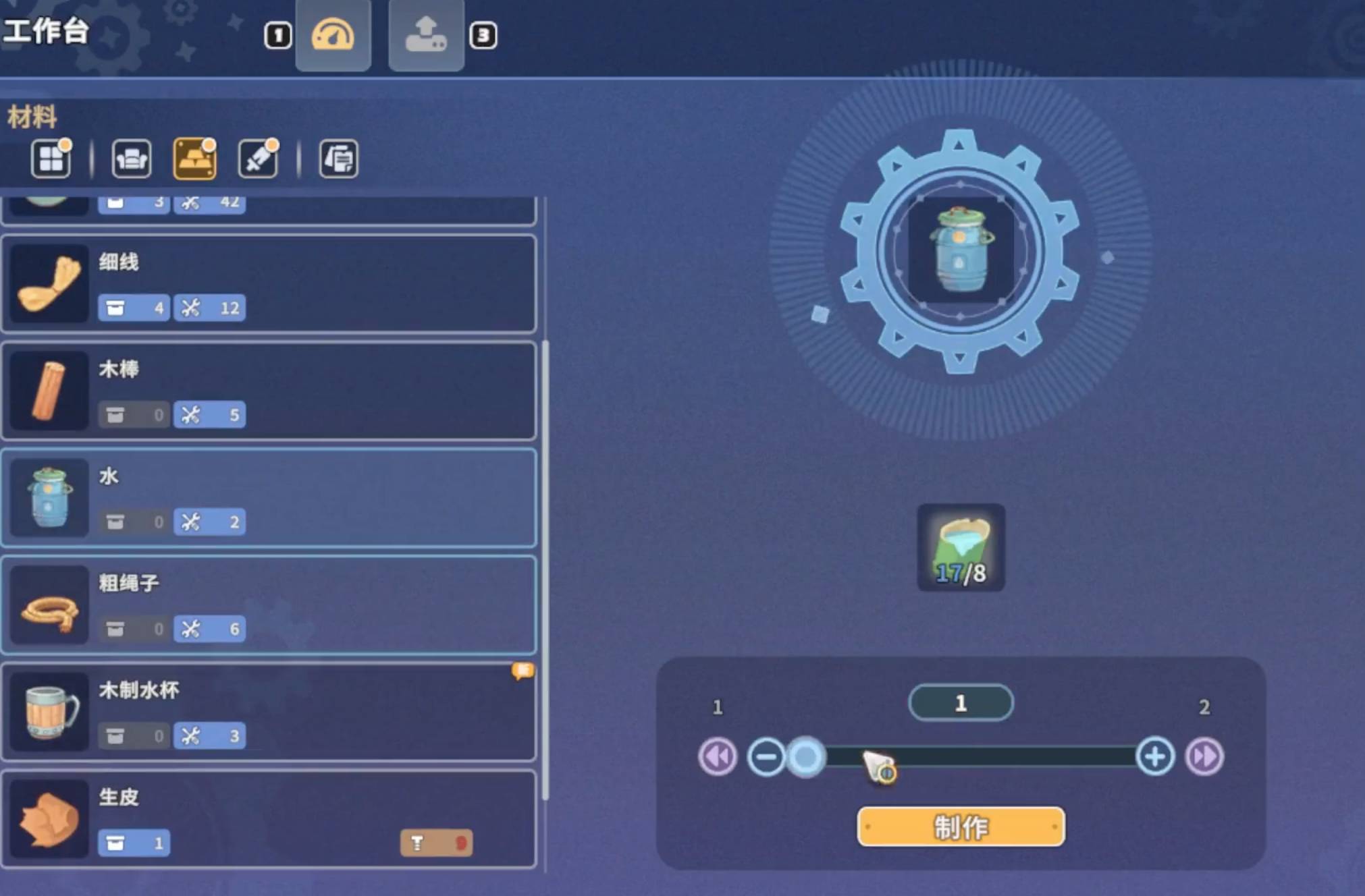Set quantity to minimum with double-arrow button
The height and width of the screenshot is (896, 1365).
(x=717, y=756)
